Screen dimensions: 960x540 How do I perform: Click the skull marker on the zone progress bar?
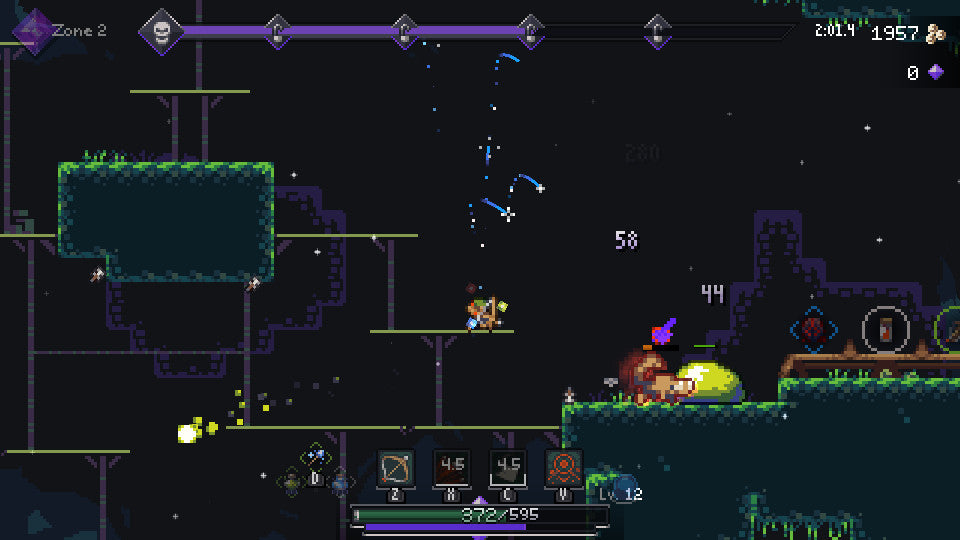tap(160, 31)
